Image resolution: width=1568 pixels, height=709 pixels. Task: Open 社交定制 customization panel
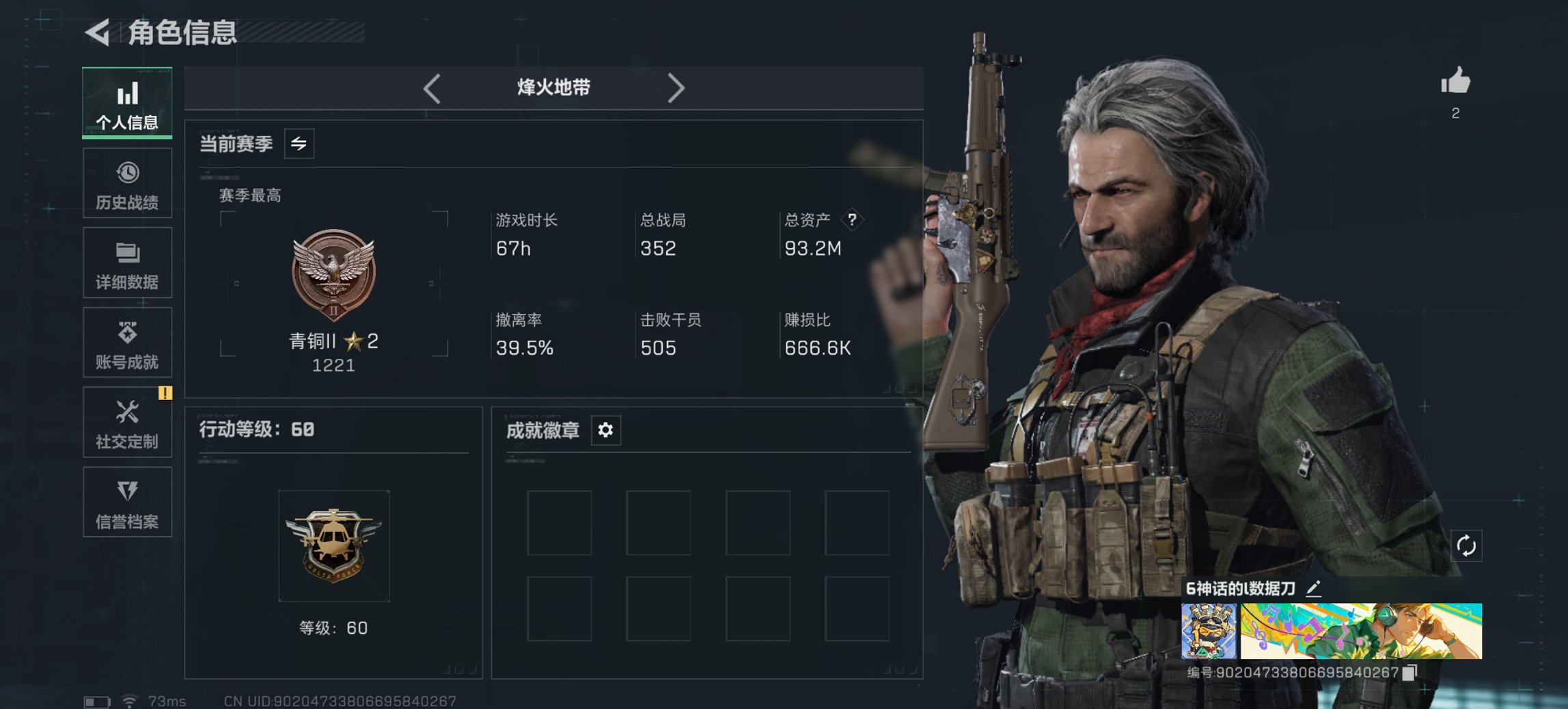[x=127, y=423]
